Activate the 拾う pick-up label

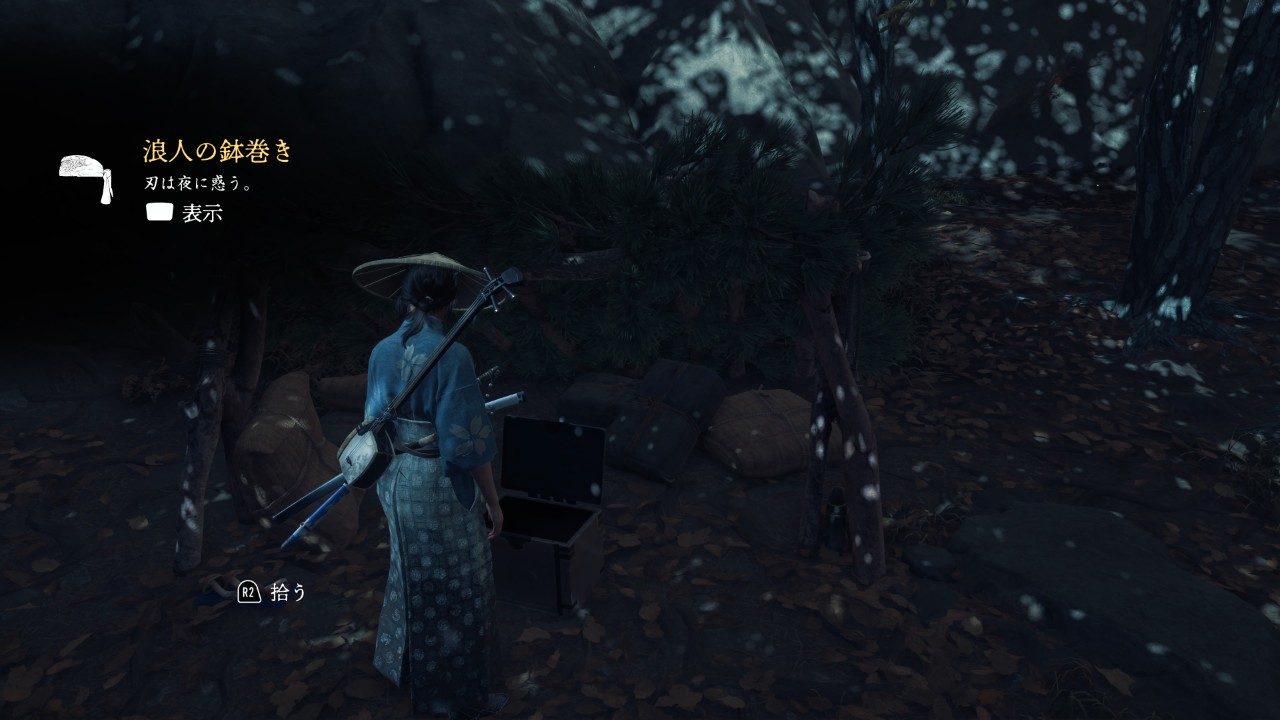288,592
